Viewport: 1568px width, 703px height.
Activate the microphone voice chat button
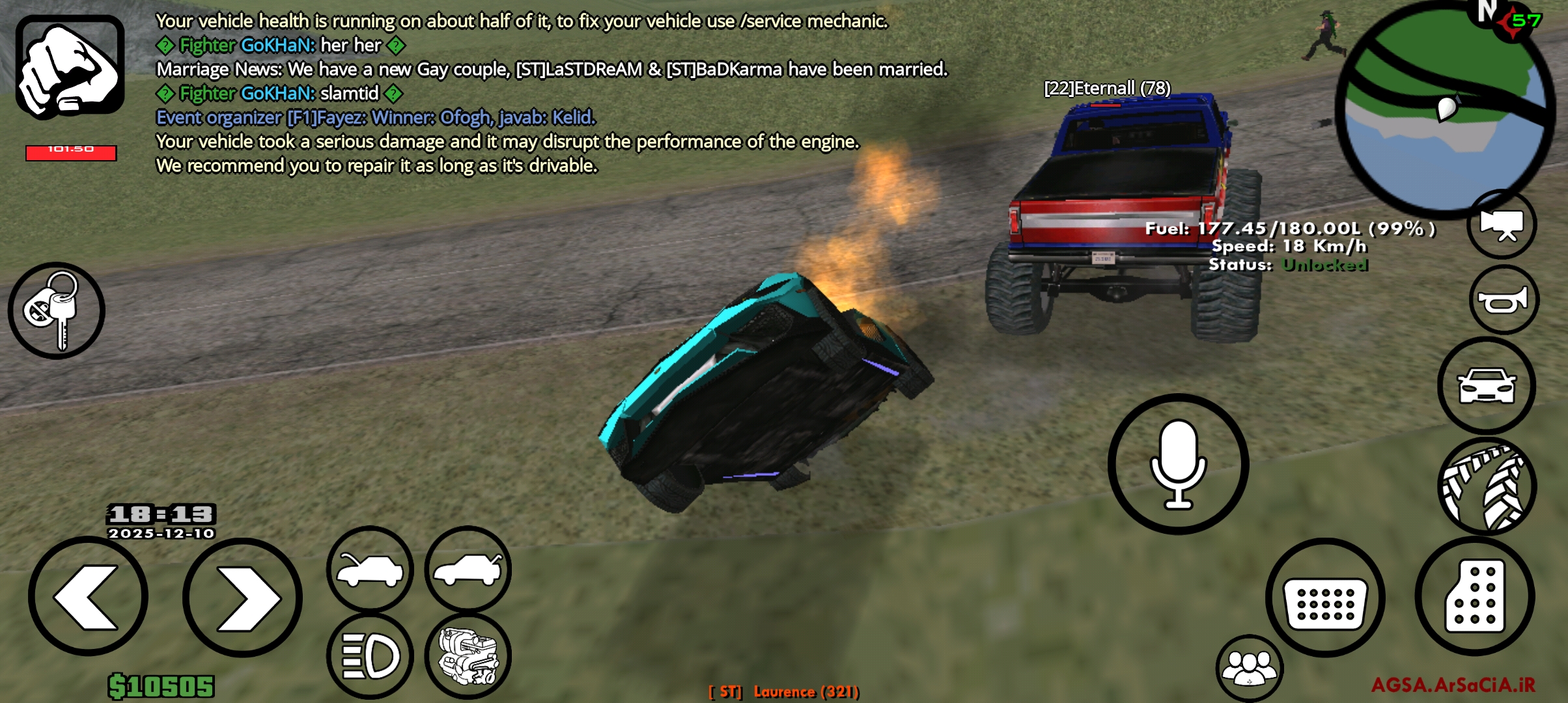coord(1178,464)
